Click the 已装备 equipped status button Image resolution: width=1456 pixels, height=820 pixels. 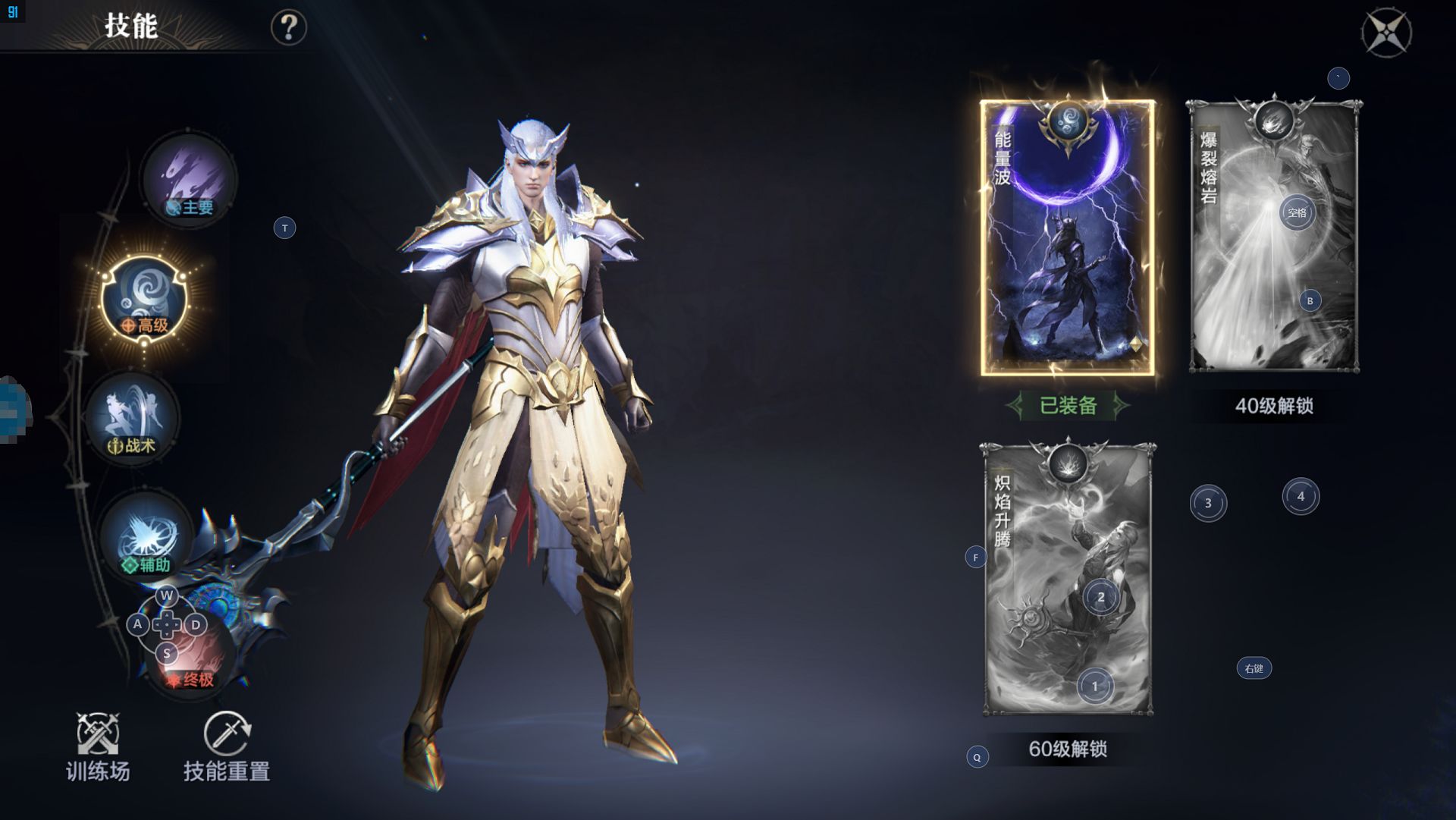[1068, 406]
